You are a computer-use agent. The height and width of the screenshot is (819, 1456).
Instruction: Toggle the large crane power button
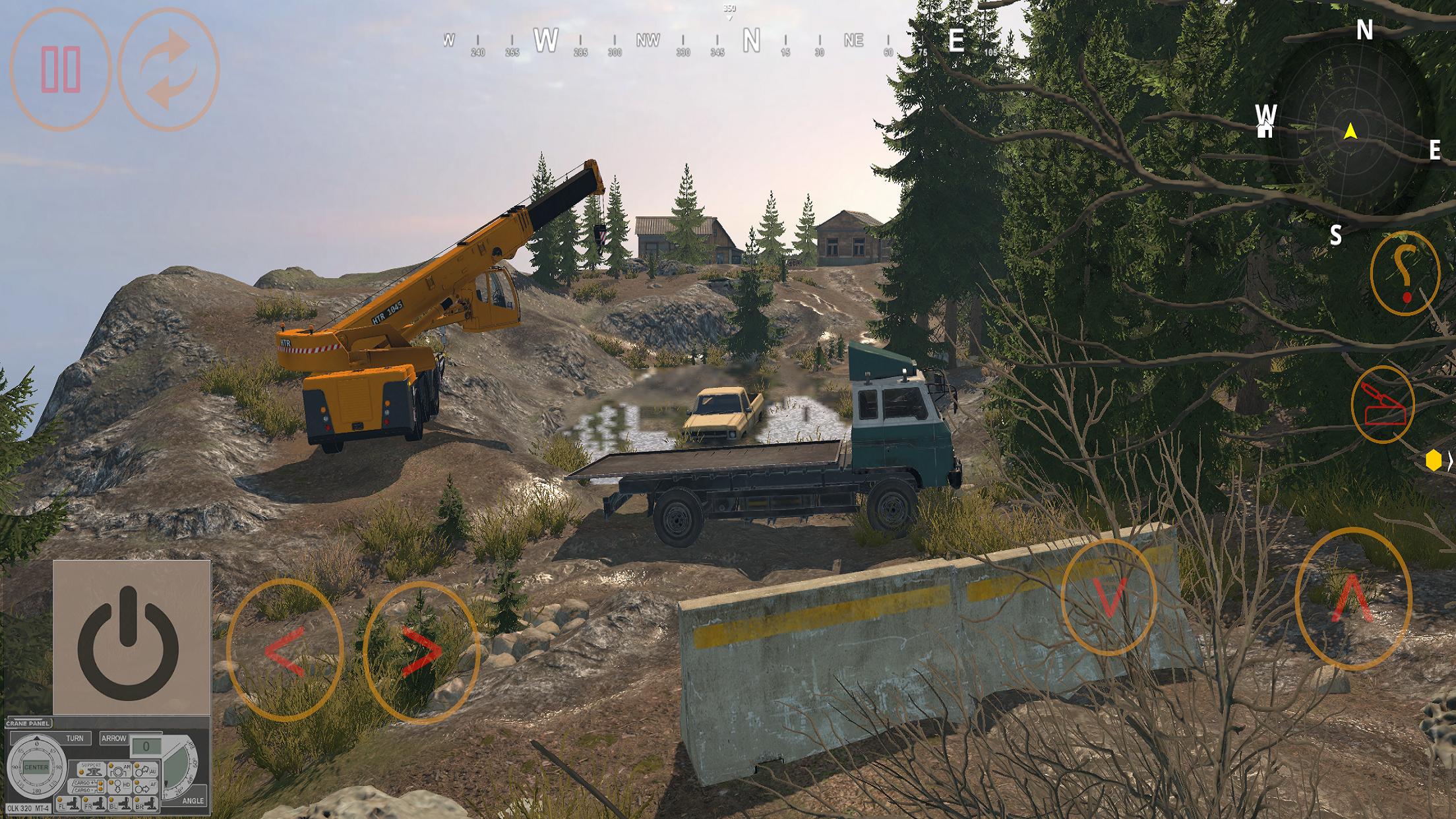129,642
